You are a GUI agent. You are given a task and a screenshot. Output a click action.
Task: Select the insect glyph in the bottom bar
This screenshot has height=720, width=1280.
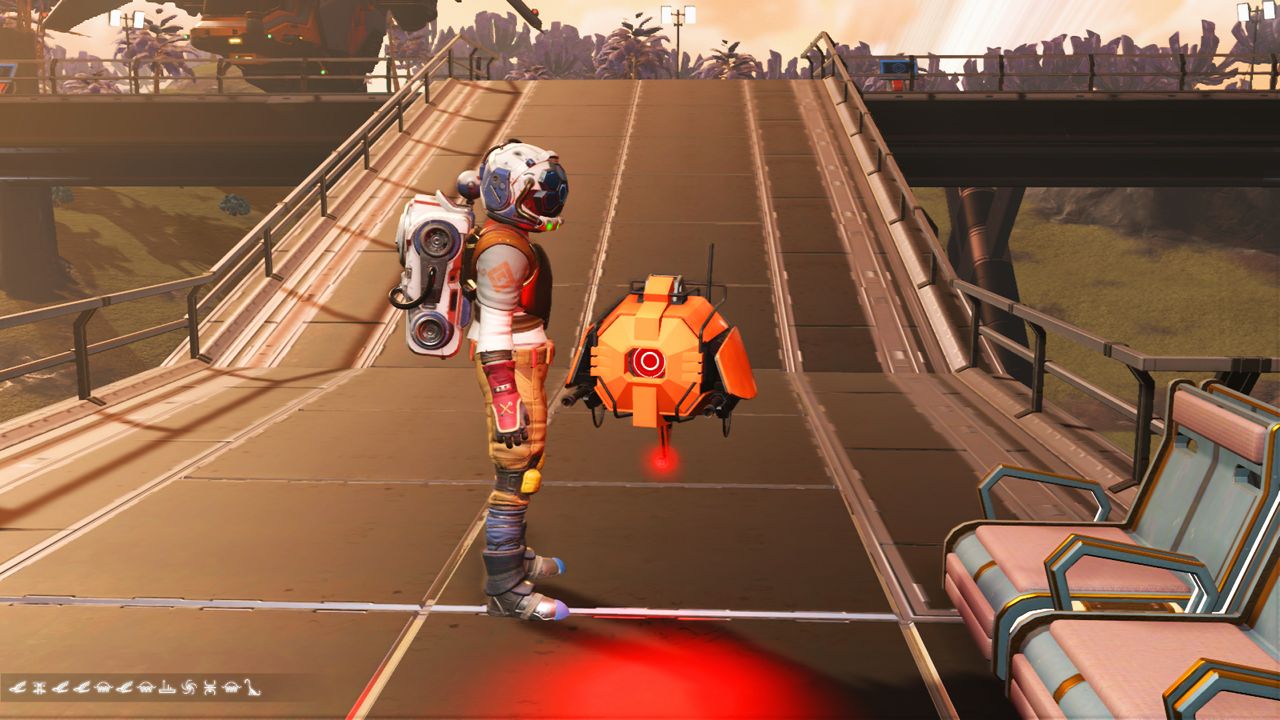pos(40,688)
